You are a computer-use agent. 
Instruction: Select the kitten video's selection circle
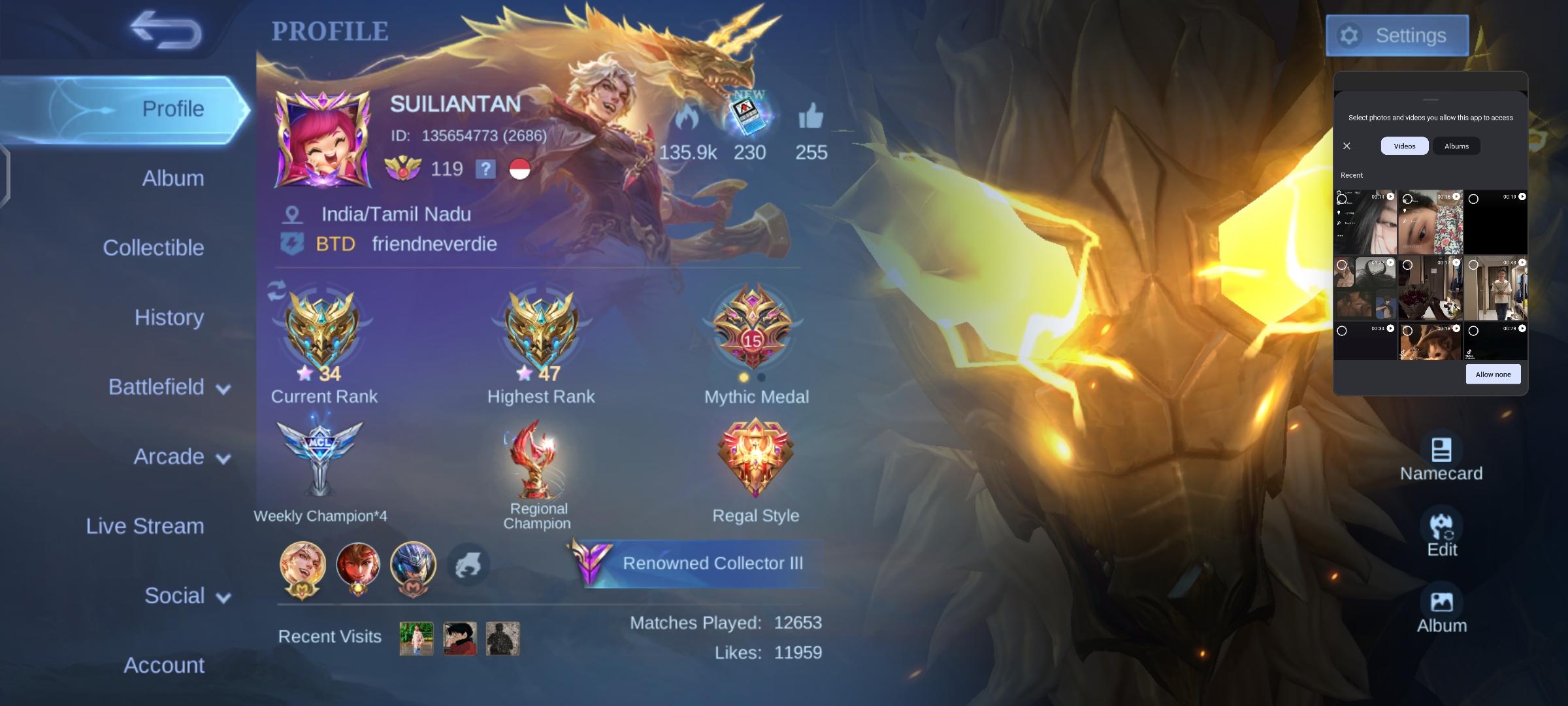pos(1407,329)
